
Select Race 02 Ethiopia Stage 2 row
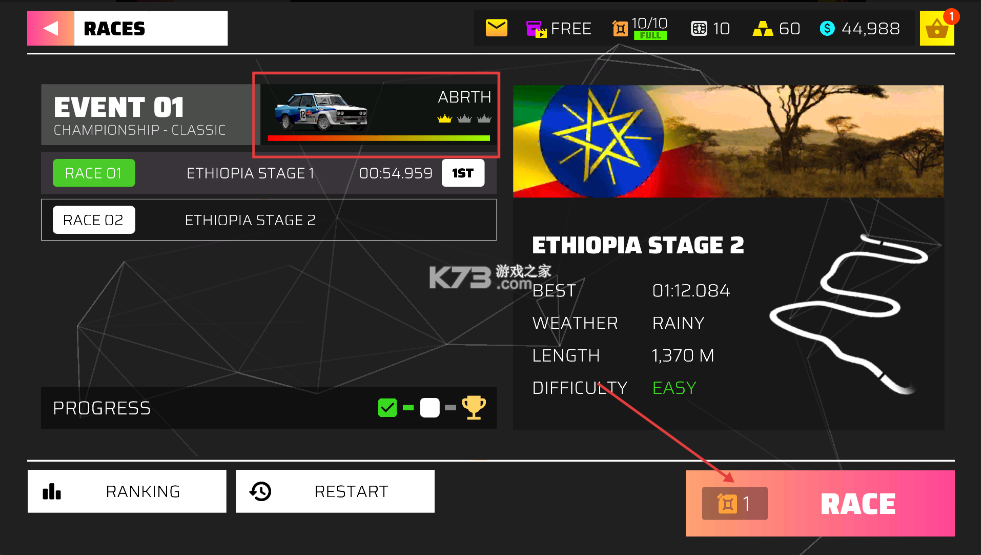[268, 220]
